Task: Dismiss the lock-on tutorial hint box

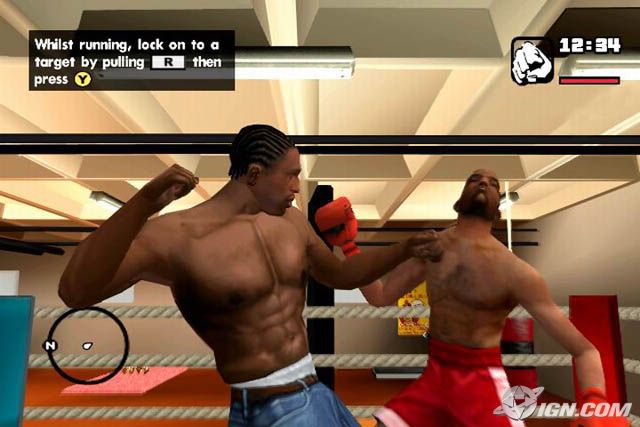Action: point(131,60)
